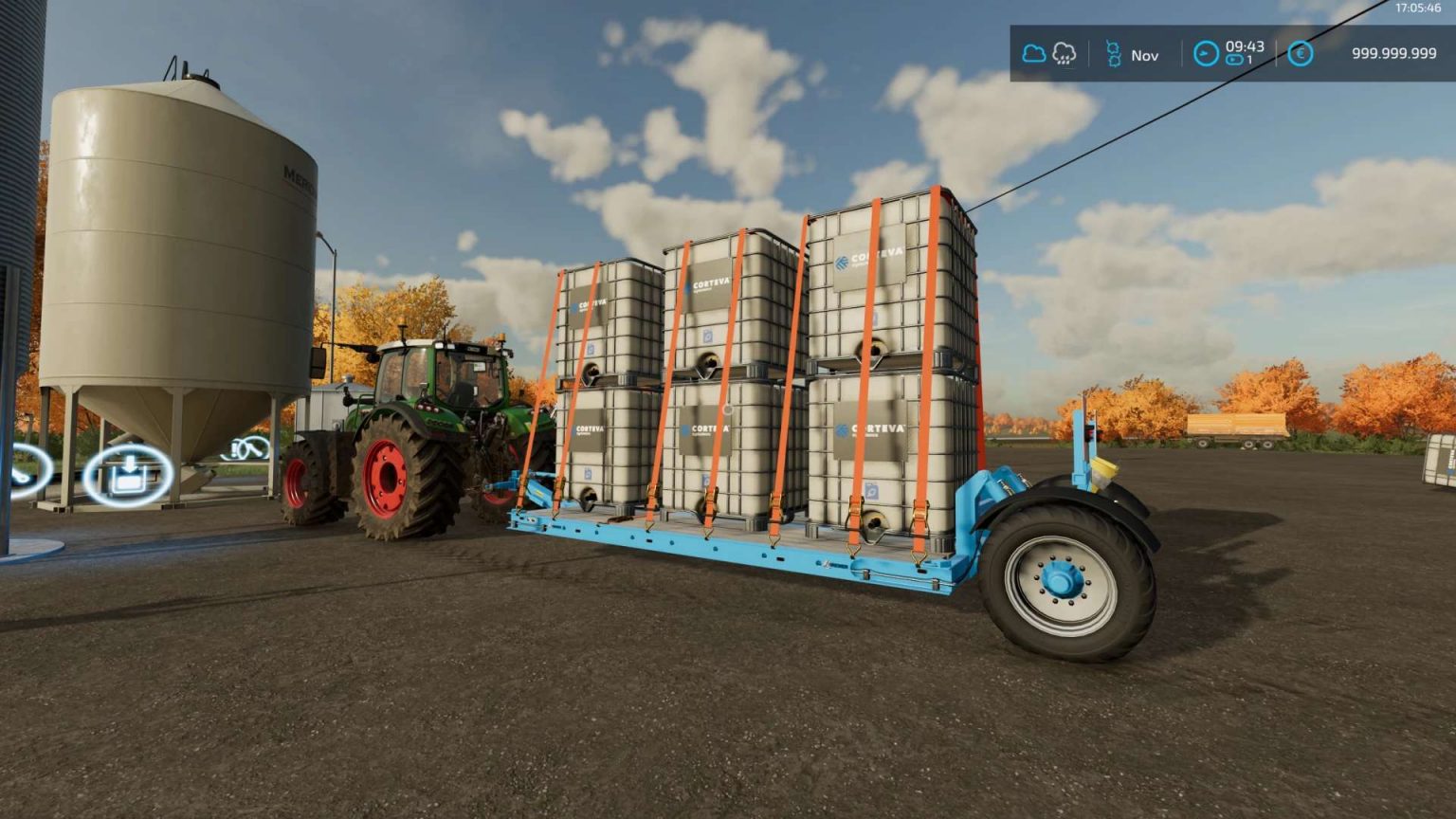Click the current weather cloud icon

(x=1033, y=55)
